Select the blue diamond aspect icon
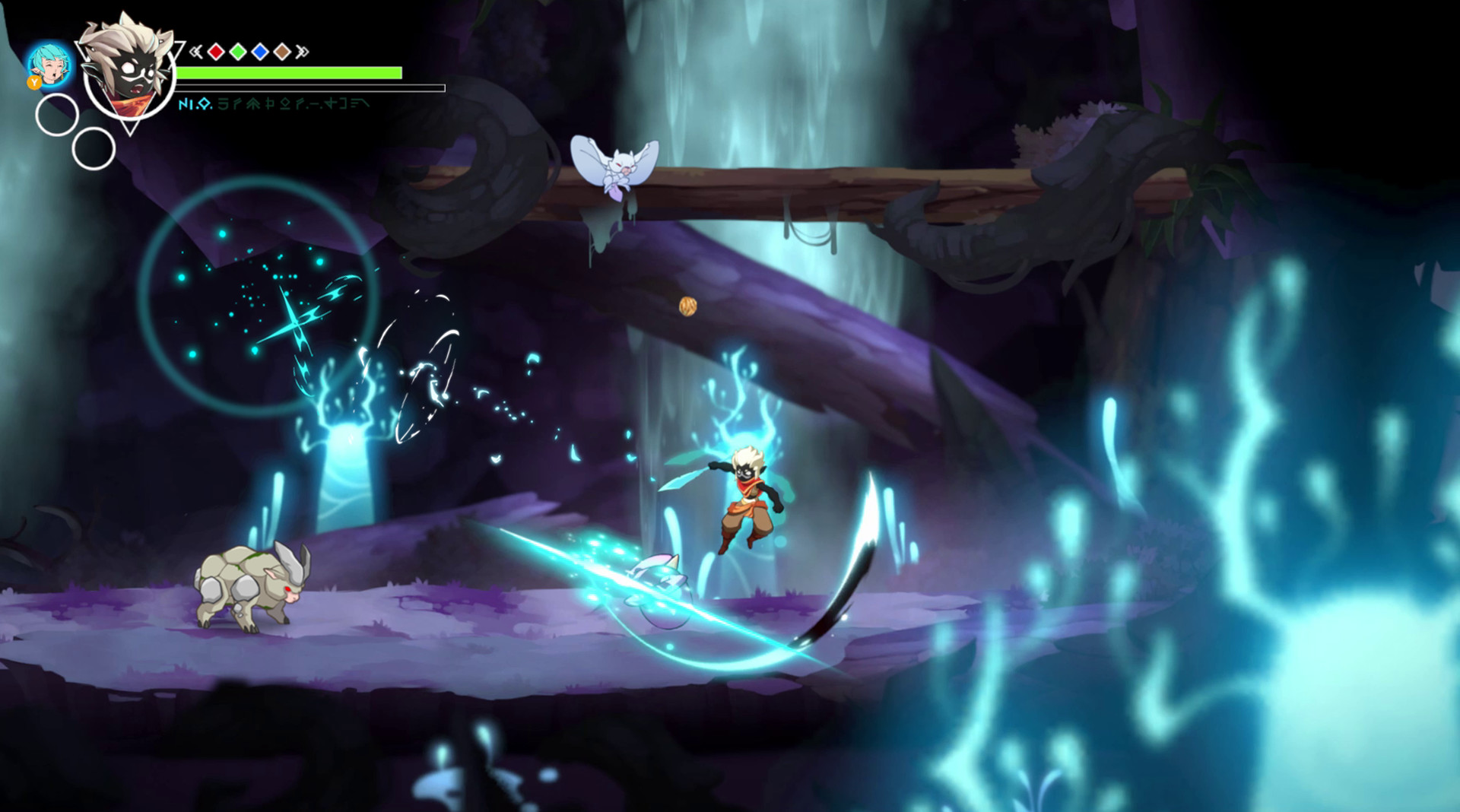Screen dimensions: 1460x812 (259, 51)
